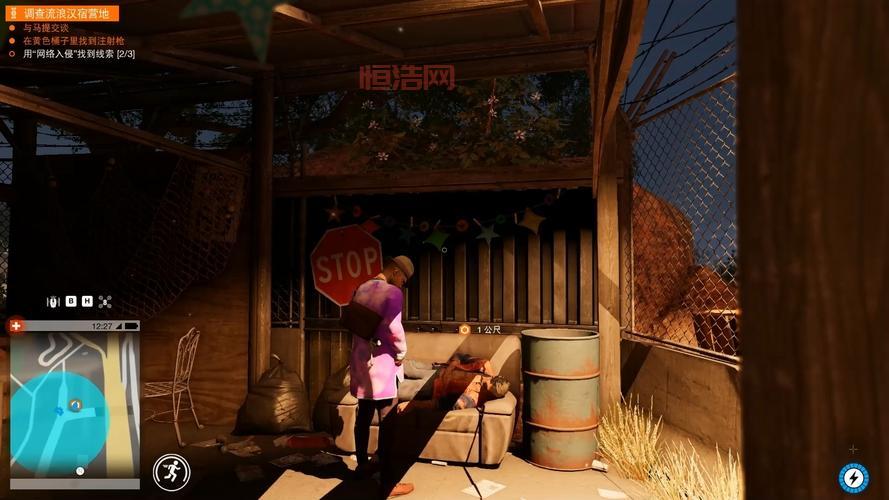Click the RC jumper icon above minimap
The image size is (889, 500).
54,301
